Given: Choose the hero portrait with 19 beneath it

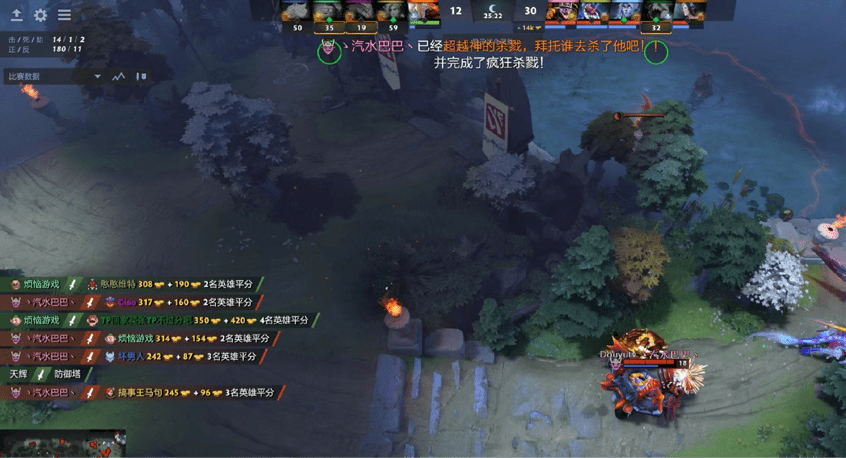Looking at the screenshot, I should coord(360,11).
